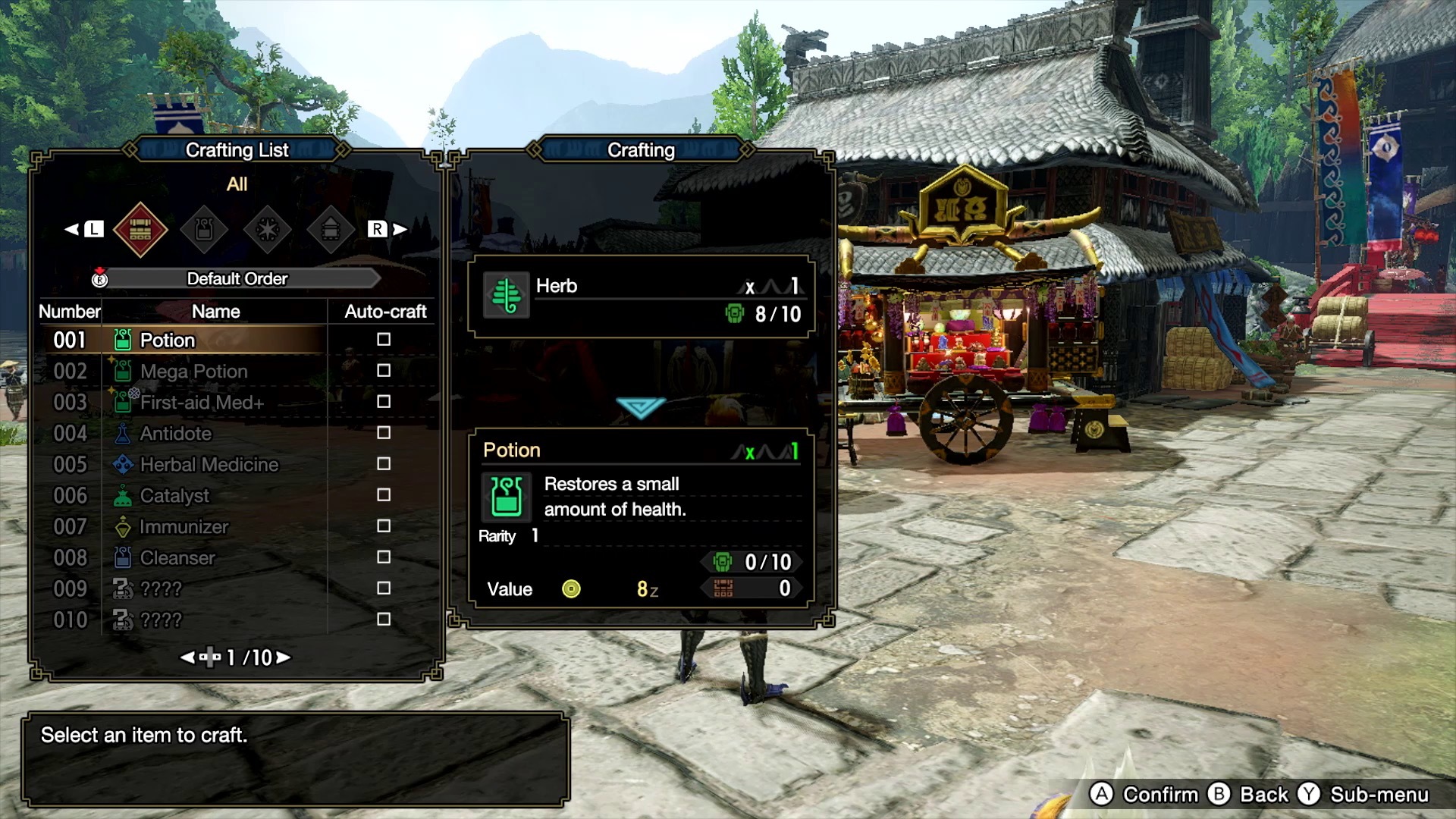The width and height of the screenshot is (1456, 819).
Task: Go to next crafting list page arrow
Action: tap(284, 657)
